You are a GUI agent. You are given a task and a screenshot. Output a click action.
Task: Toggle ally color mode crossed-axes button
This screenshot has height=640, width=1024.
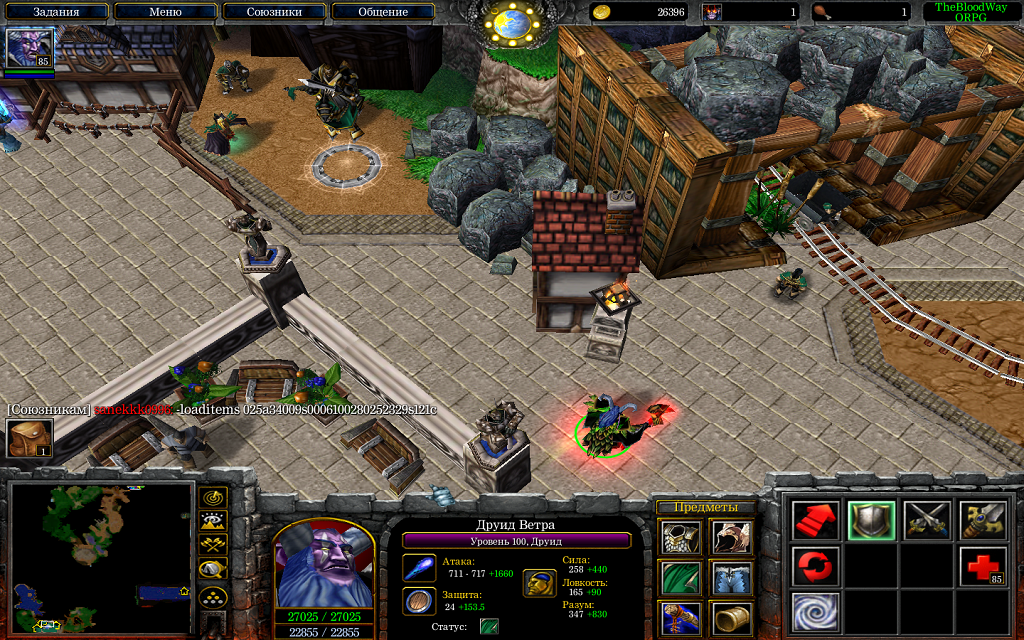[213, 546]
